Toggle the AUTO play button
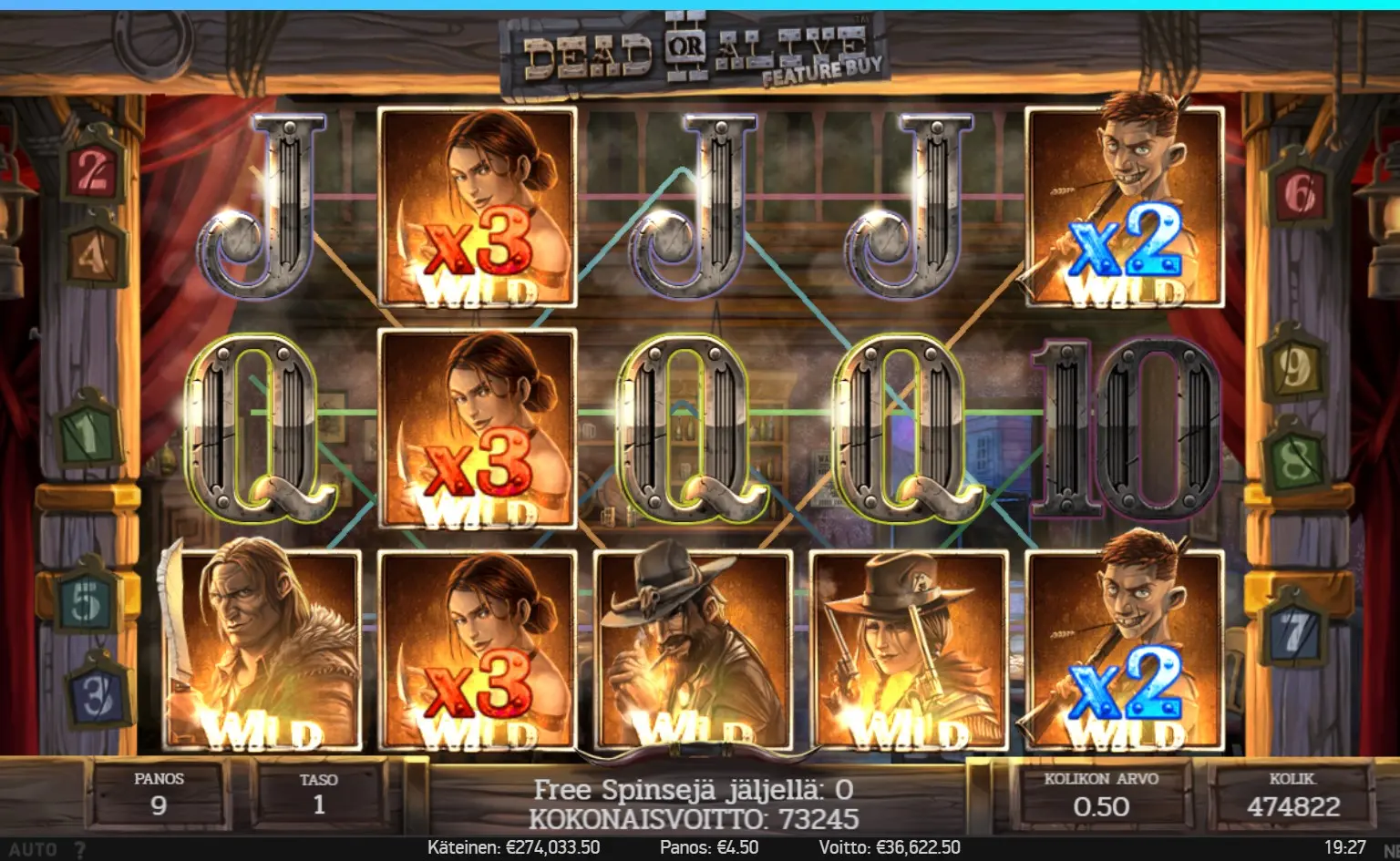 (32, 849)
